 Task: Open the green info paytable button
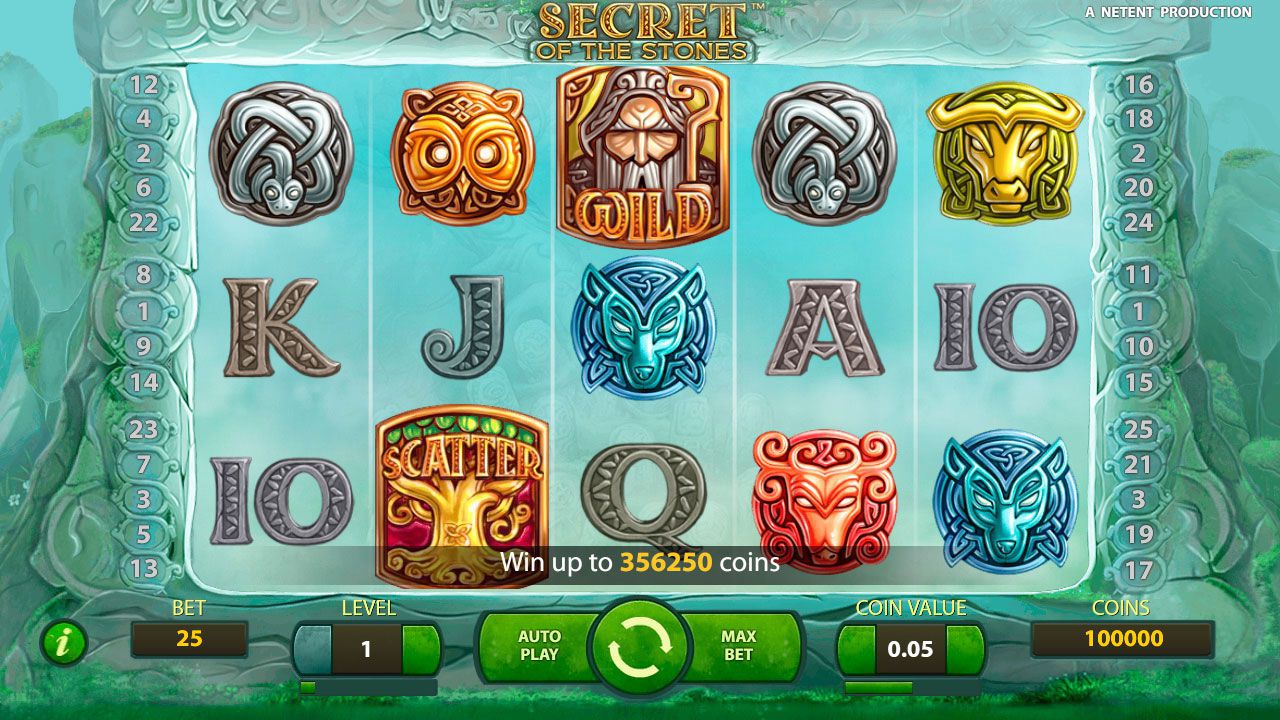click(x=63, y=643)
